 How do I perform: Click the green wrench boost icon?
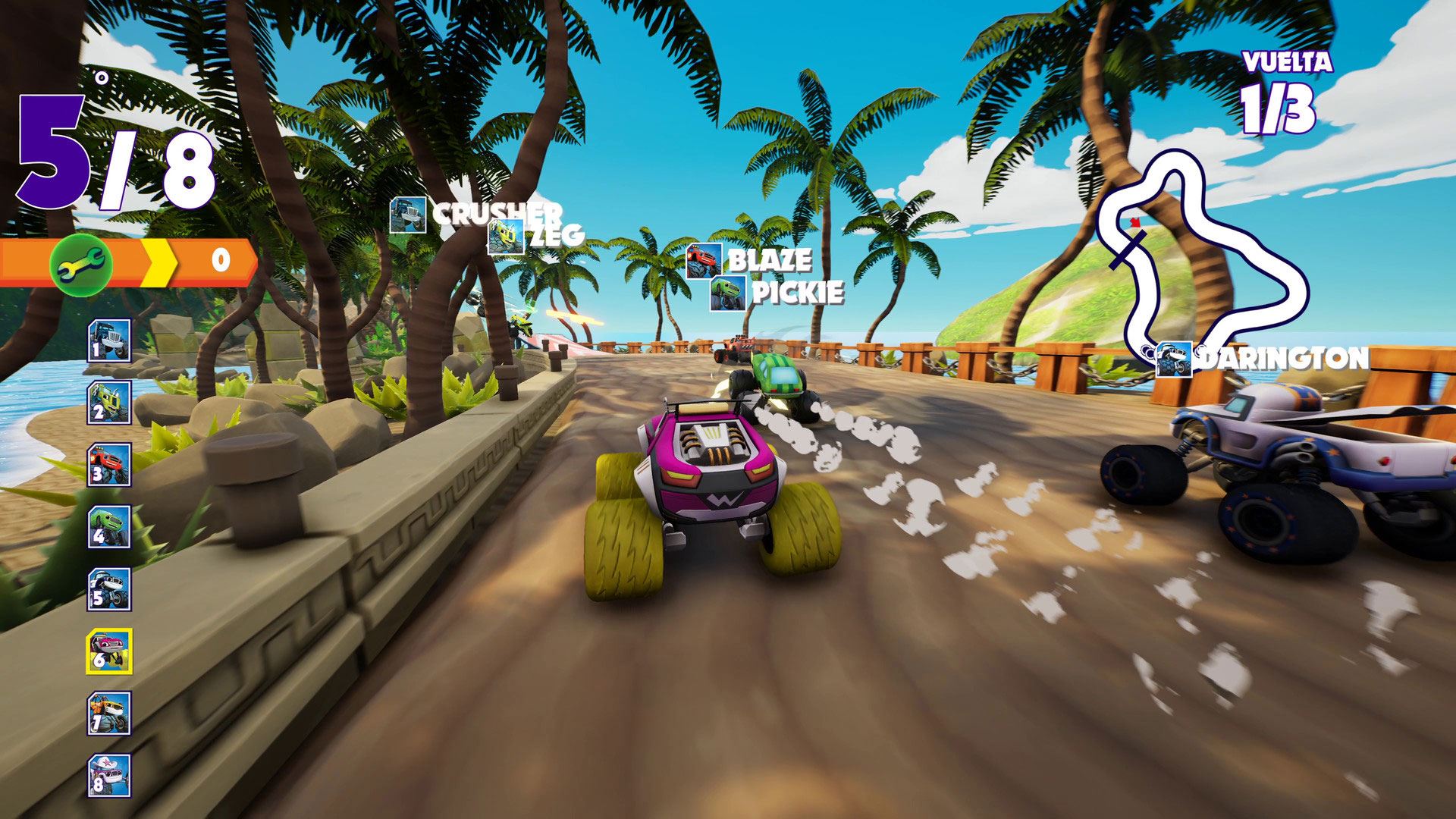pos(81,262)
